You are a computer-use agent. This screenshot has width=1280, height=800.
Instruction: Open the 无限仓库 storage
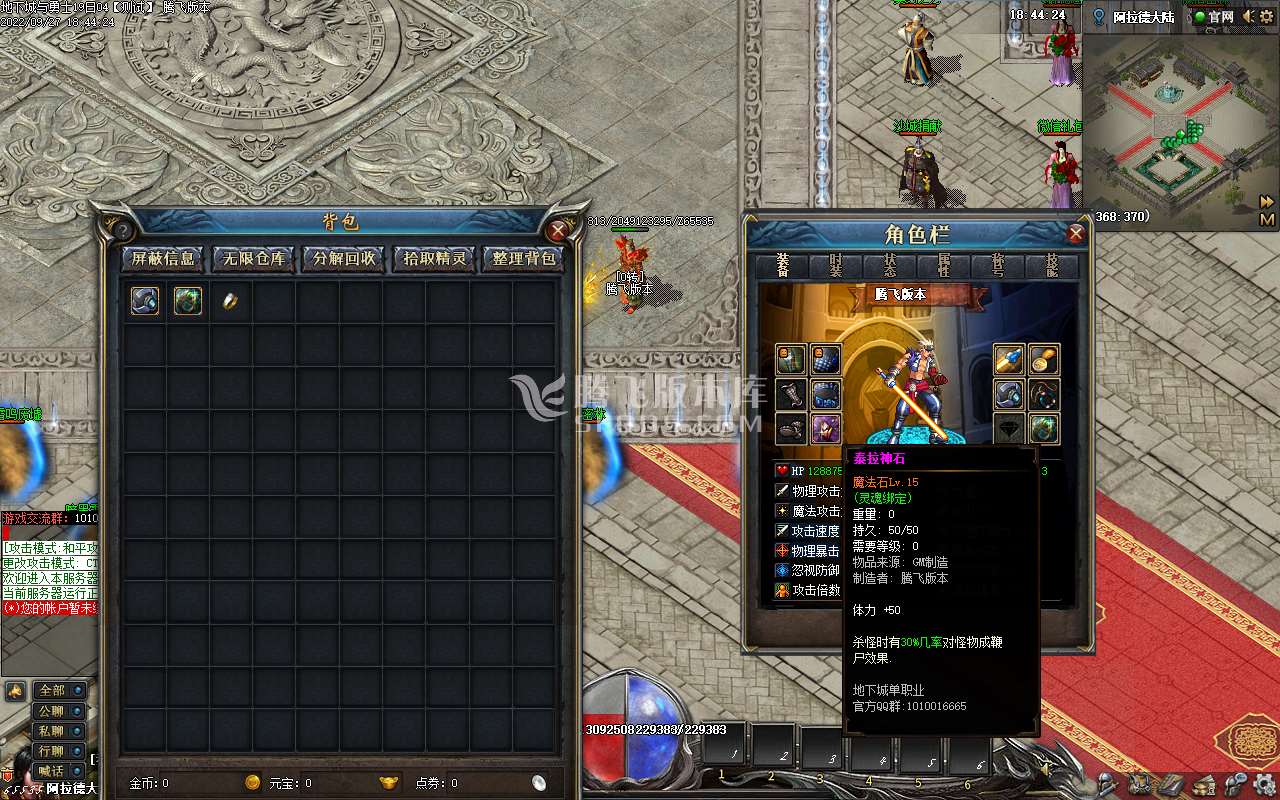click(253, 259)
